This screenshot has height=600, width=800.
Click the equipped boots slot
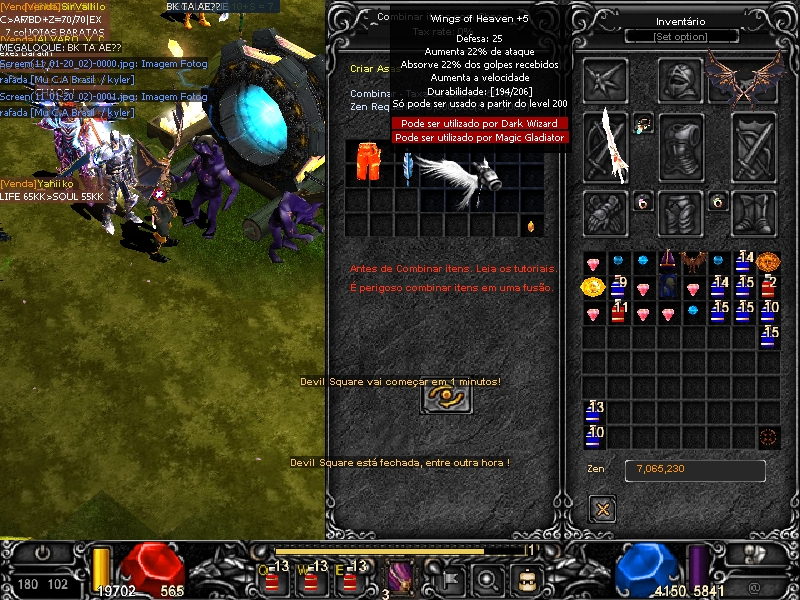click(755, 211)
